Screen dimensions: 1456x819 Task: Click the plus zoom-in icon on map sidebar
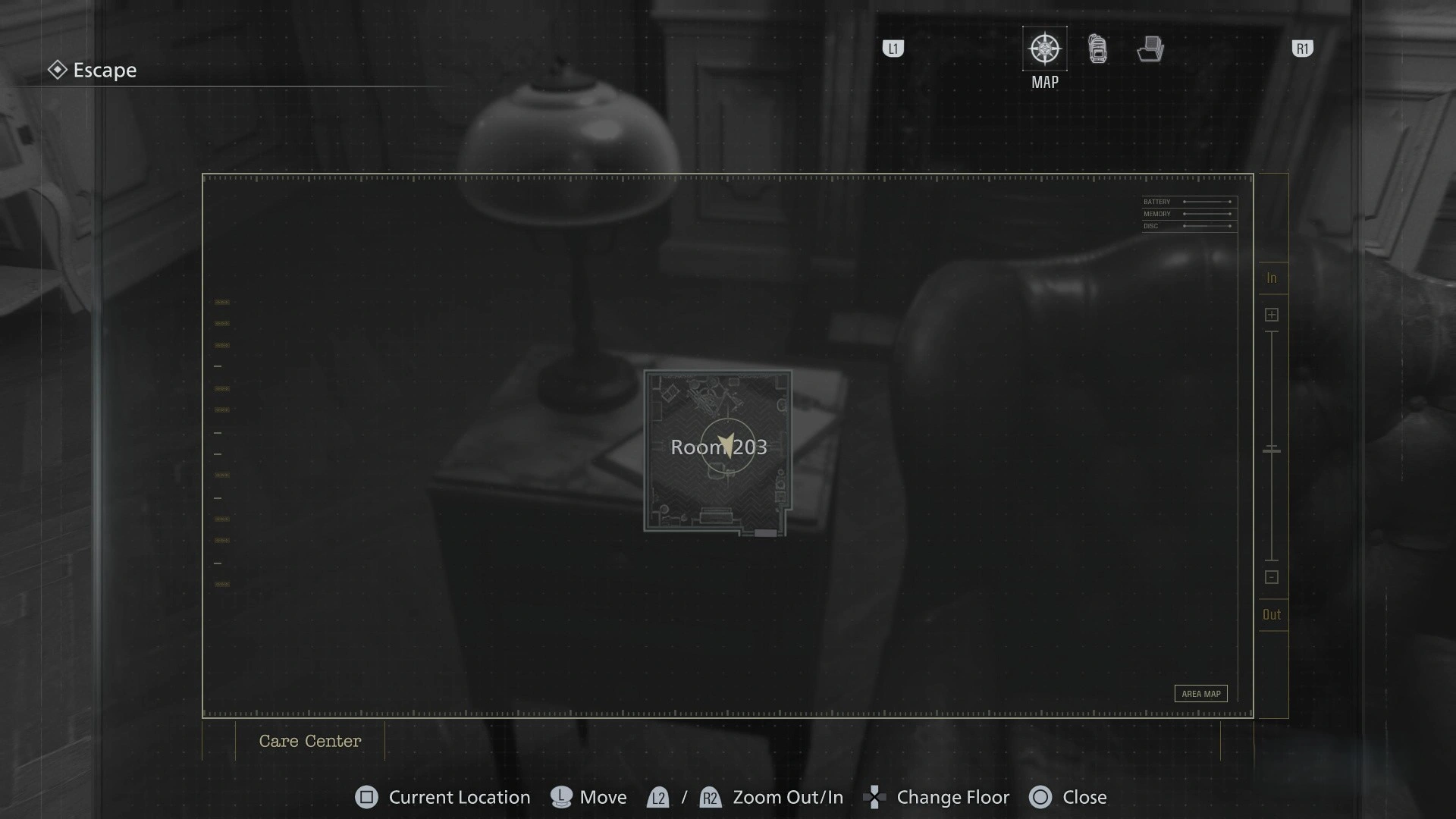[1272, 314]
